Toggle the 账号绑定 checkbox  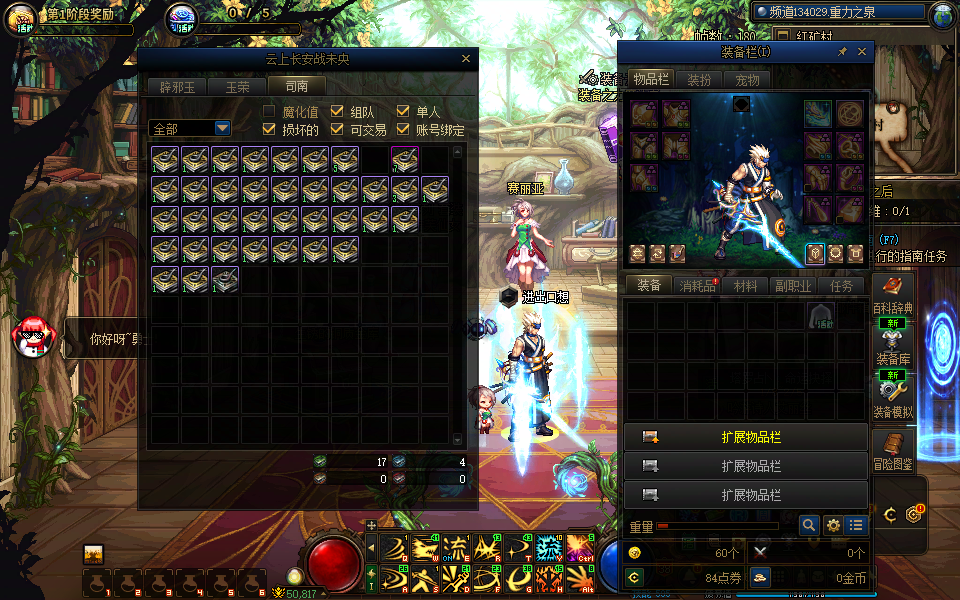pyautogui.click(x=404, y=129)
